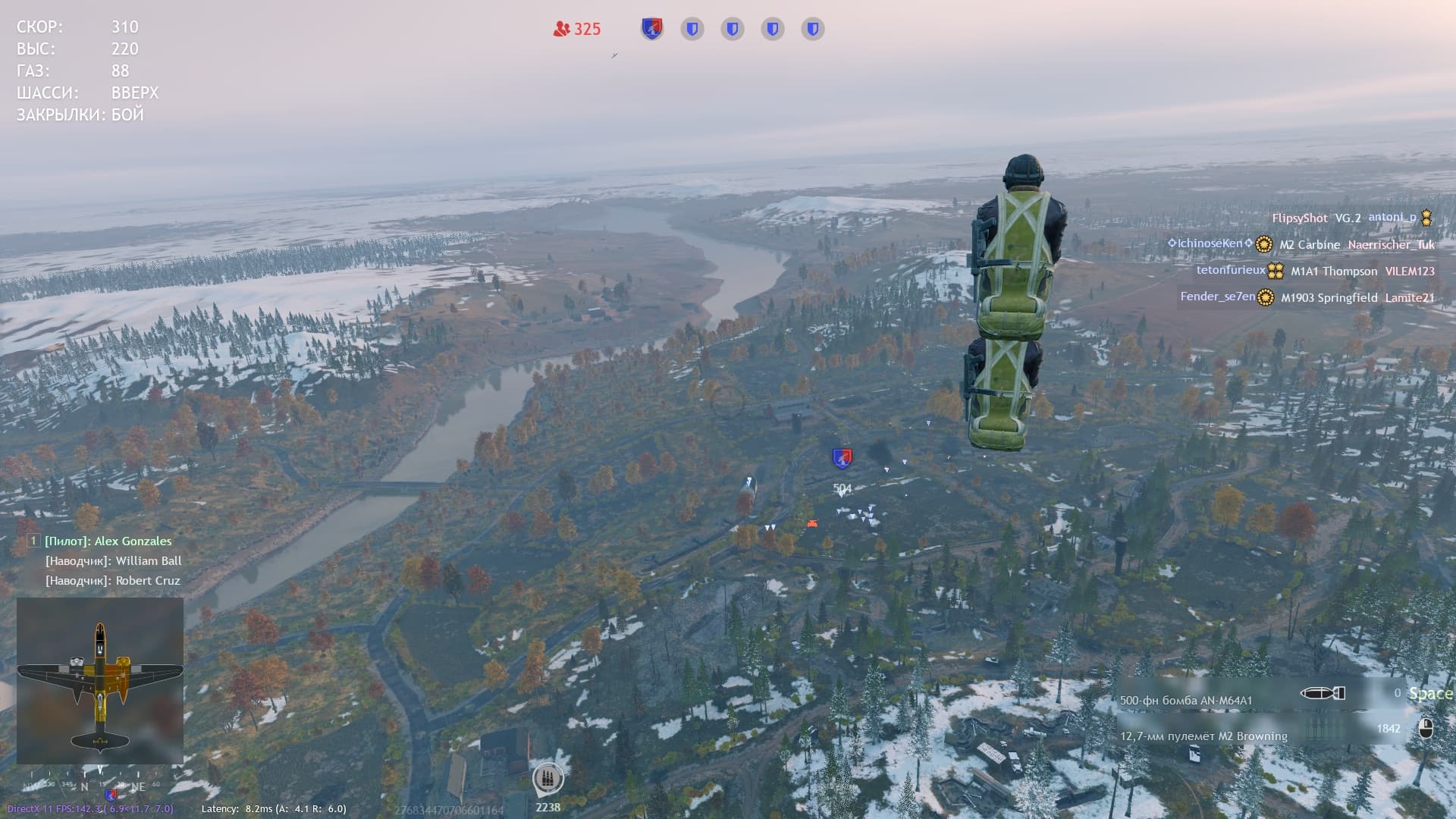Image resolution: width=1456 pixels, height=819 pixels.
Task: Select pilot Alex Gonzales in crew list
Action: pyautogui.click(x=108, y=541)
